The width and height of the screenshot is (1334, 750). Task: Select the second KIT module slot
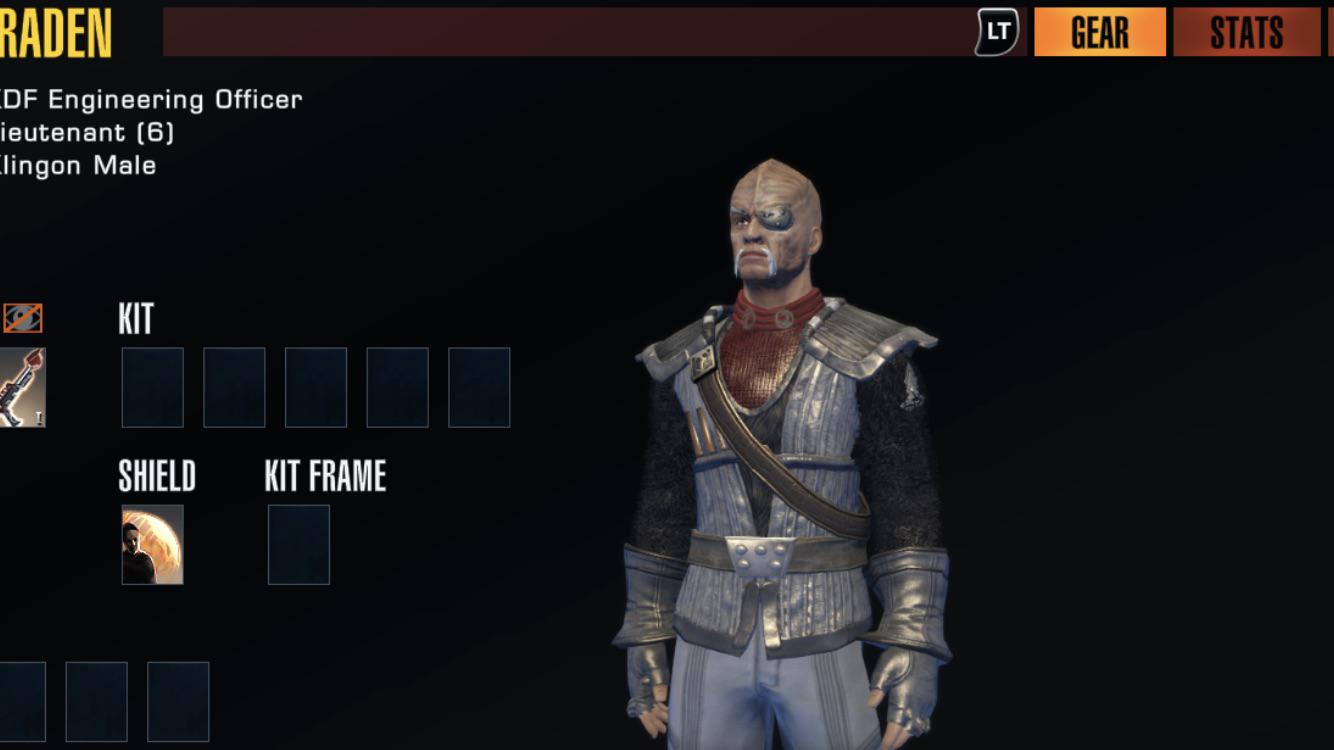tap(233, 387)
